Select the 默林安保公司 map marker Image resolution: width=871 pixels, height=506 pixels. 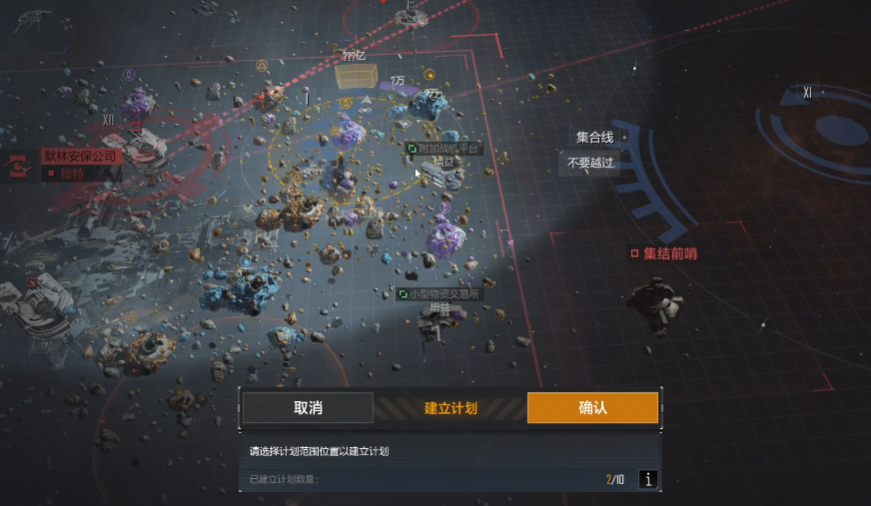click(81, 157)
